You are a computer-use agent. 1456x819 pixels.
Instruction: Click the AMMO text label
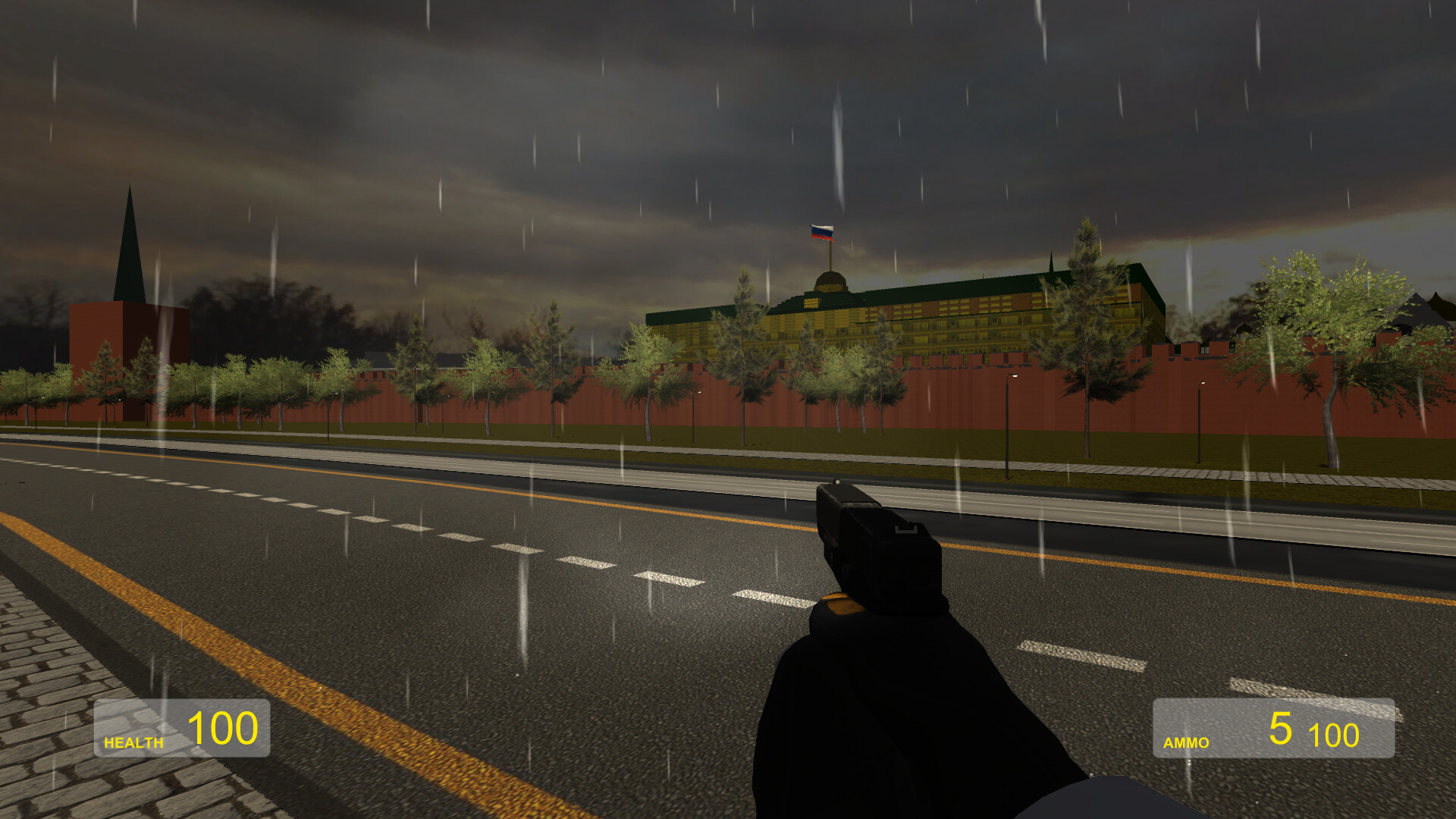(1185, 743)
